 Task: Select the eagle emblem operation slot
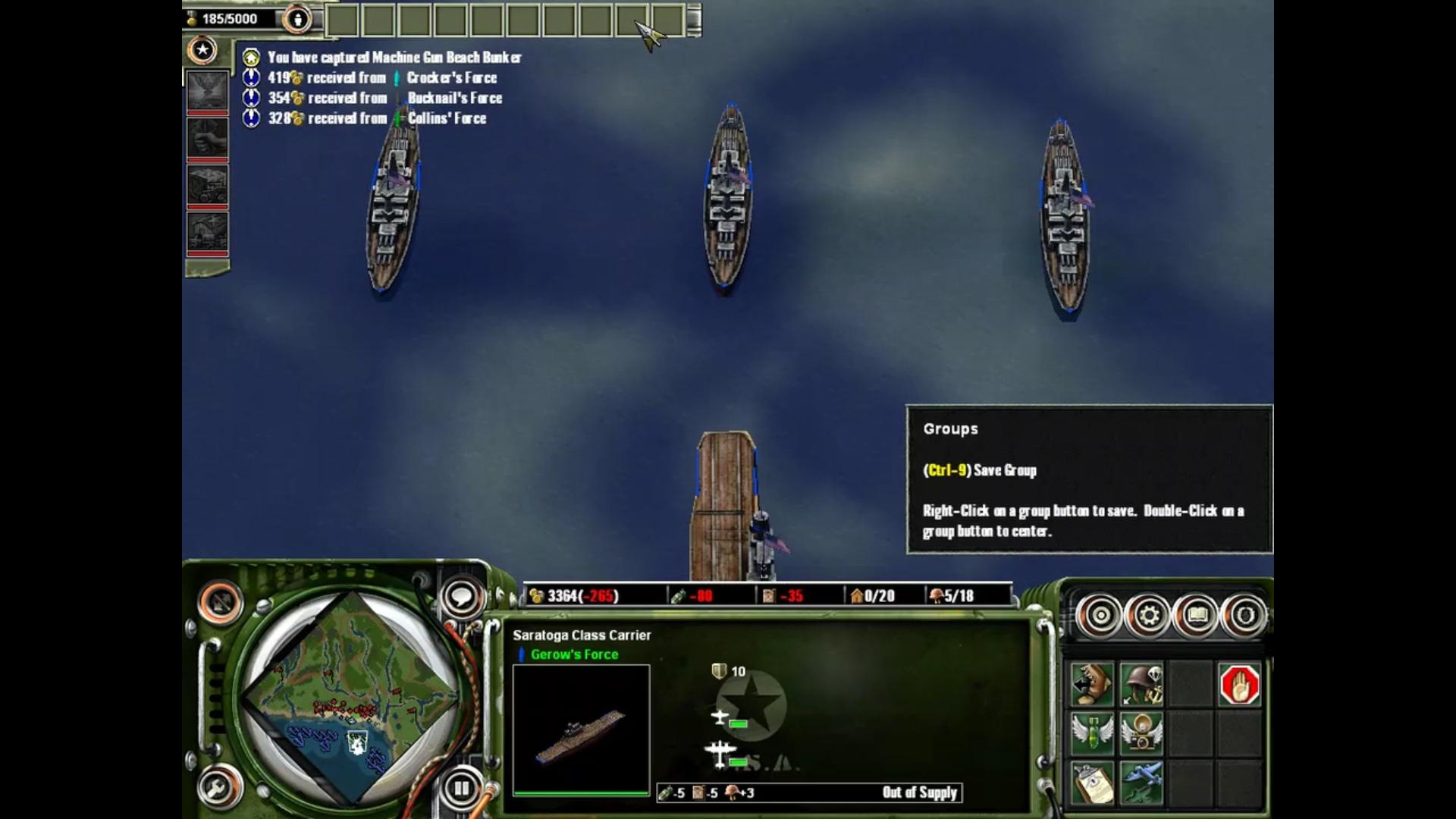point(207,91)
